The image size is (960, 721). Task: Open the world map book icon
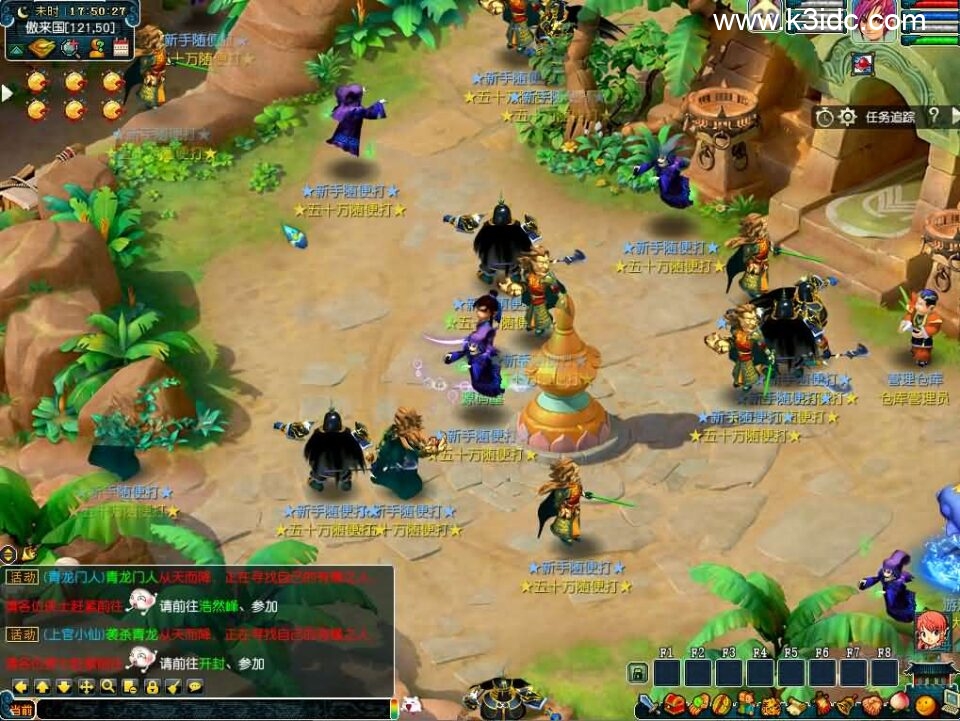[42, 47]
